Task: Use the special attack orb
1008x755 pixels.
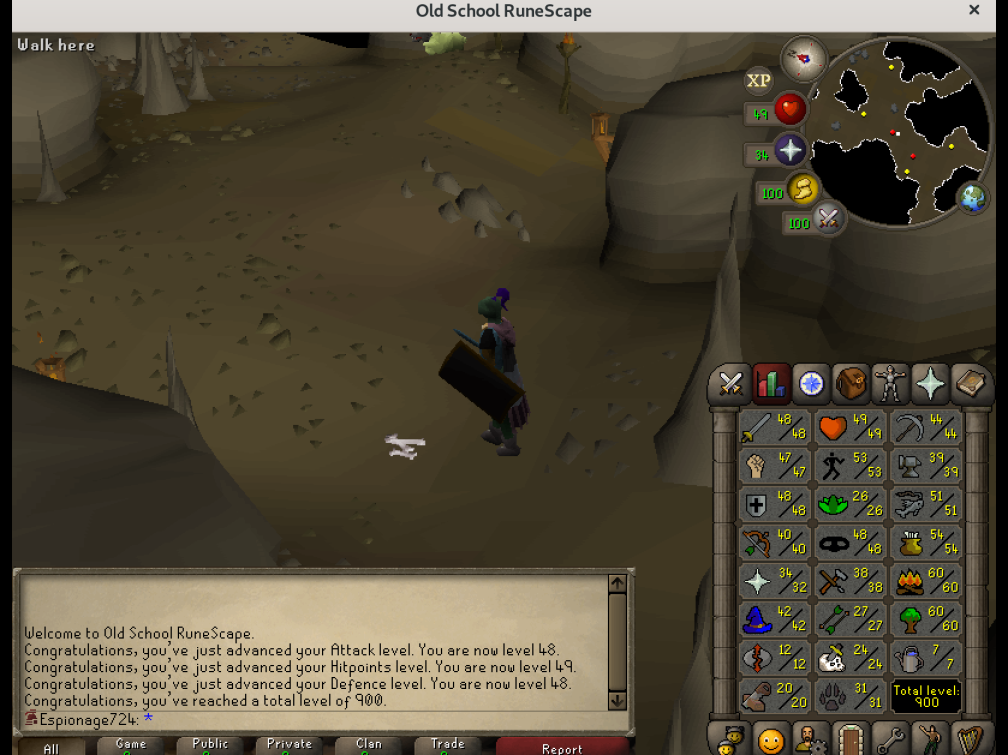Action: 827,219
